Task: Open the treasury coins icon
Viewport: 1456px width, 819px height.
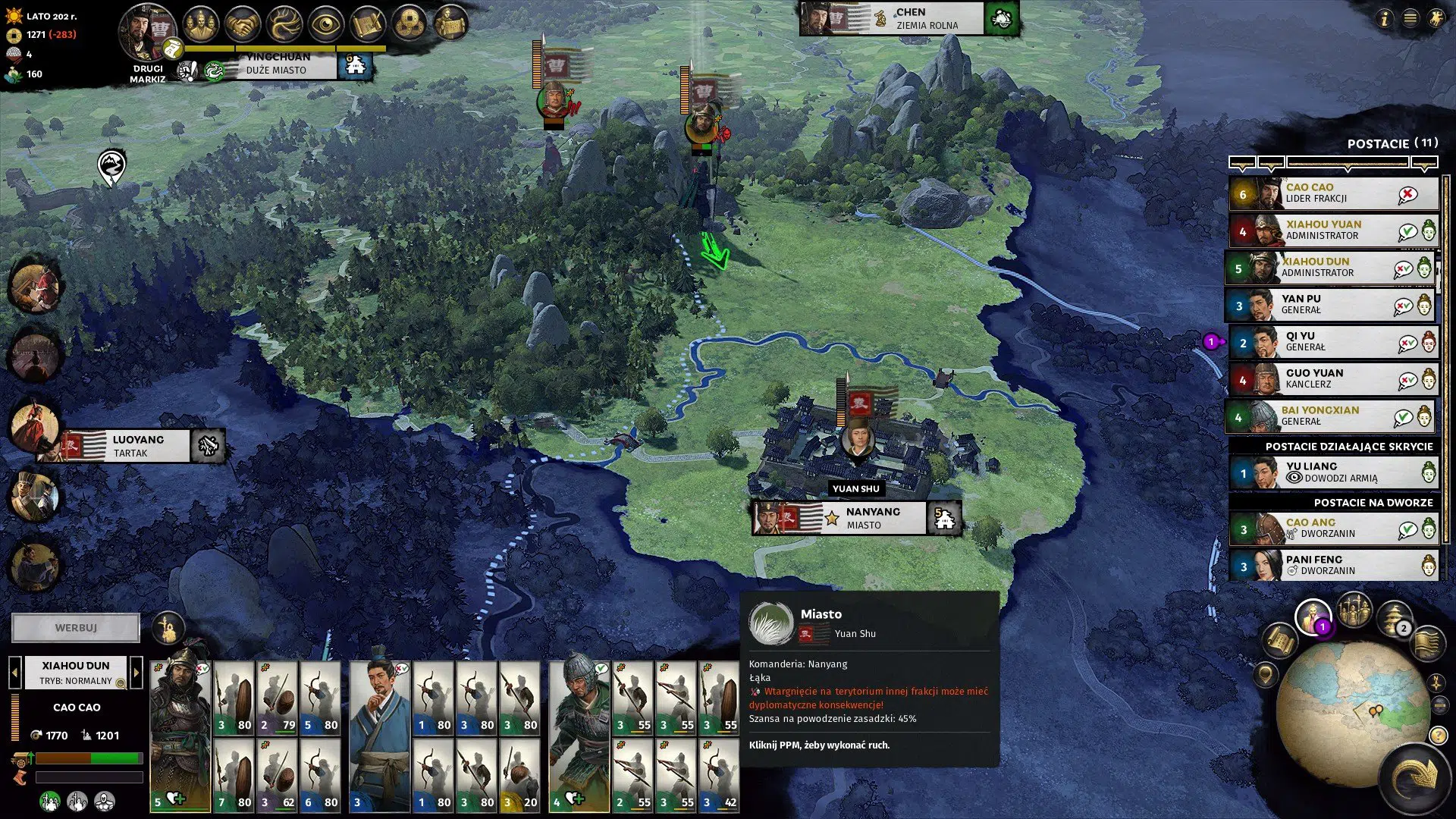Action: [412, 23]
